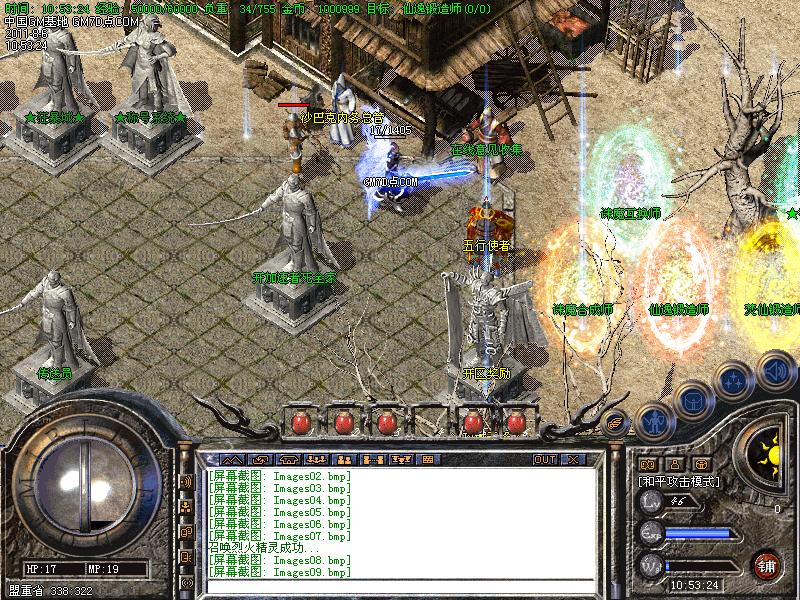
Task: Toggle the sound-waves button left of the chat
Action: click(x=186, y=481)
